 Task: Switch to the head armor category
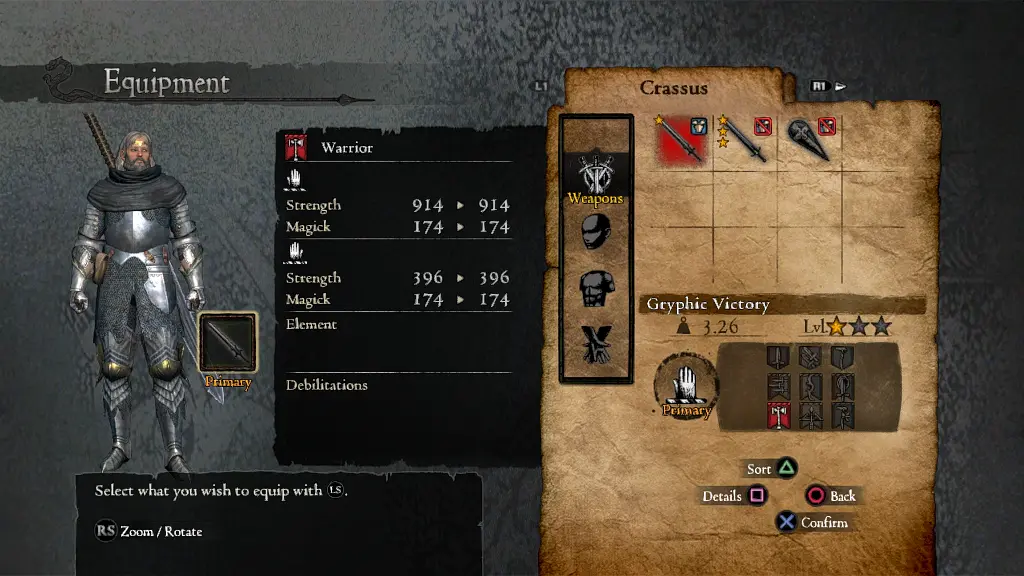[595, 233]
